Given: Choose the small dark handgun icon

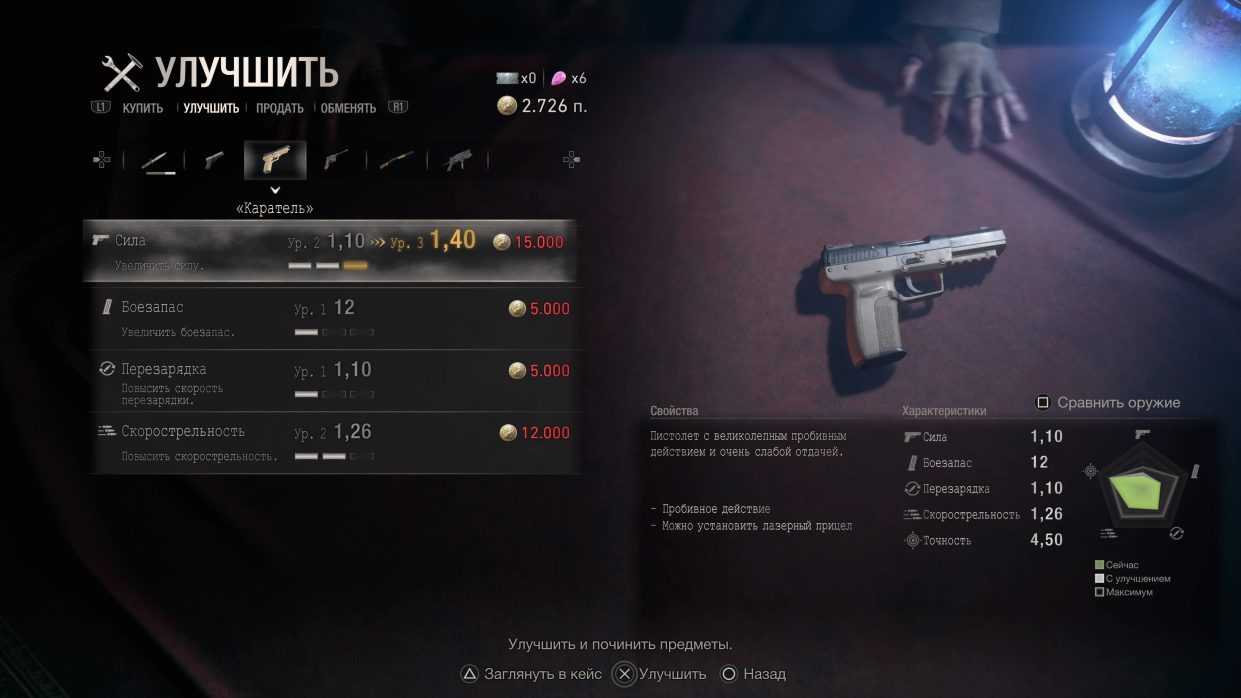Looking at the screenshot, I should (214, 161).
